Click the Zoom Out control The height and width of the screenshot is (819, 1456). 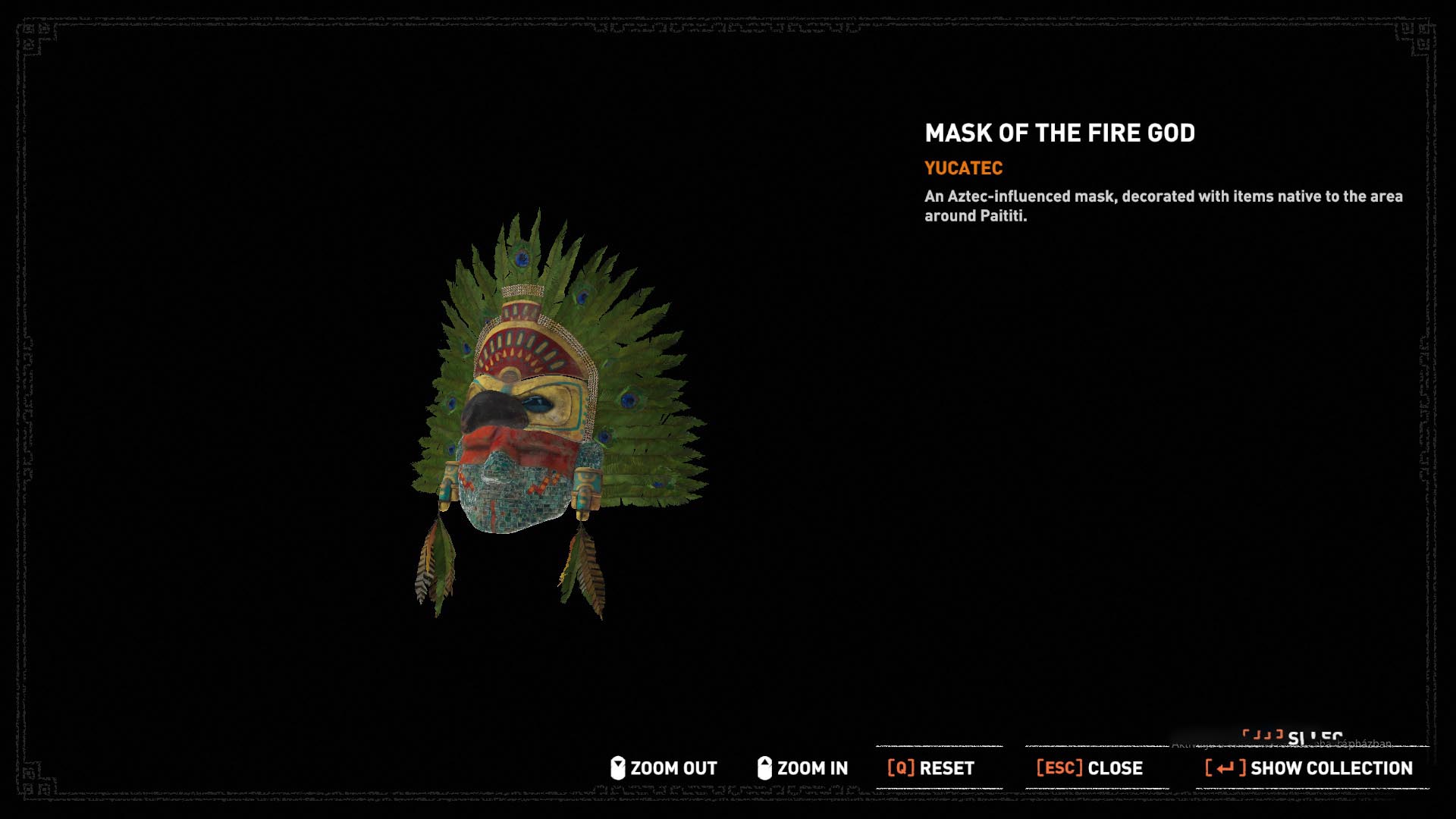[664, 768]
